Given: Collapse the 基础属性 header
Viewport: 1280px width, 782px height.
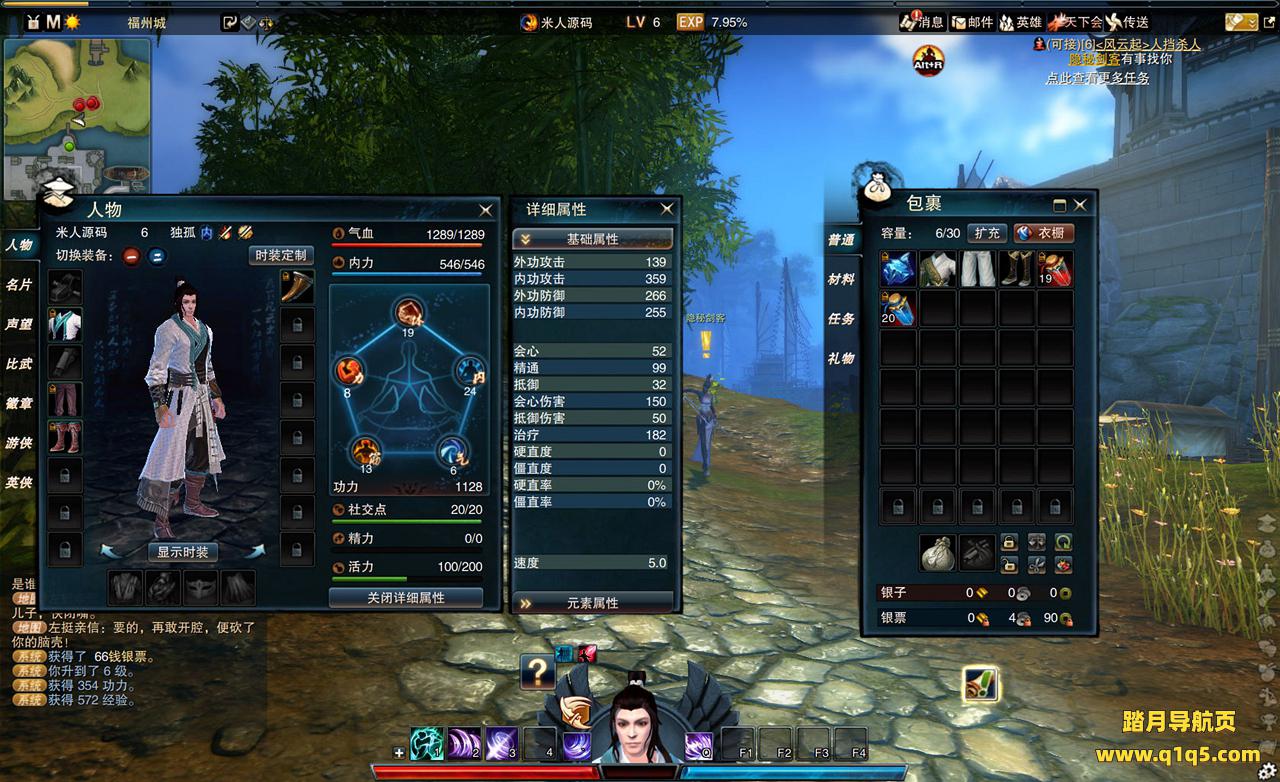Looking at the screenshot, I should click(592, 239).
